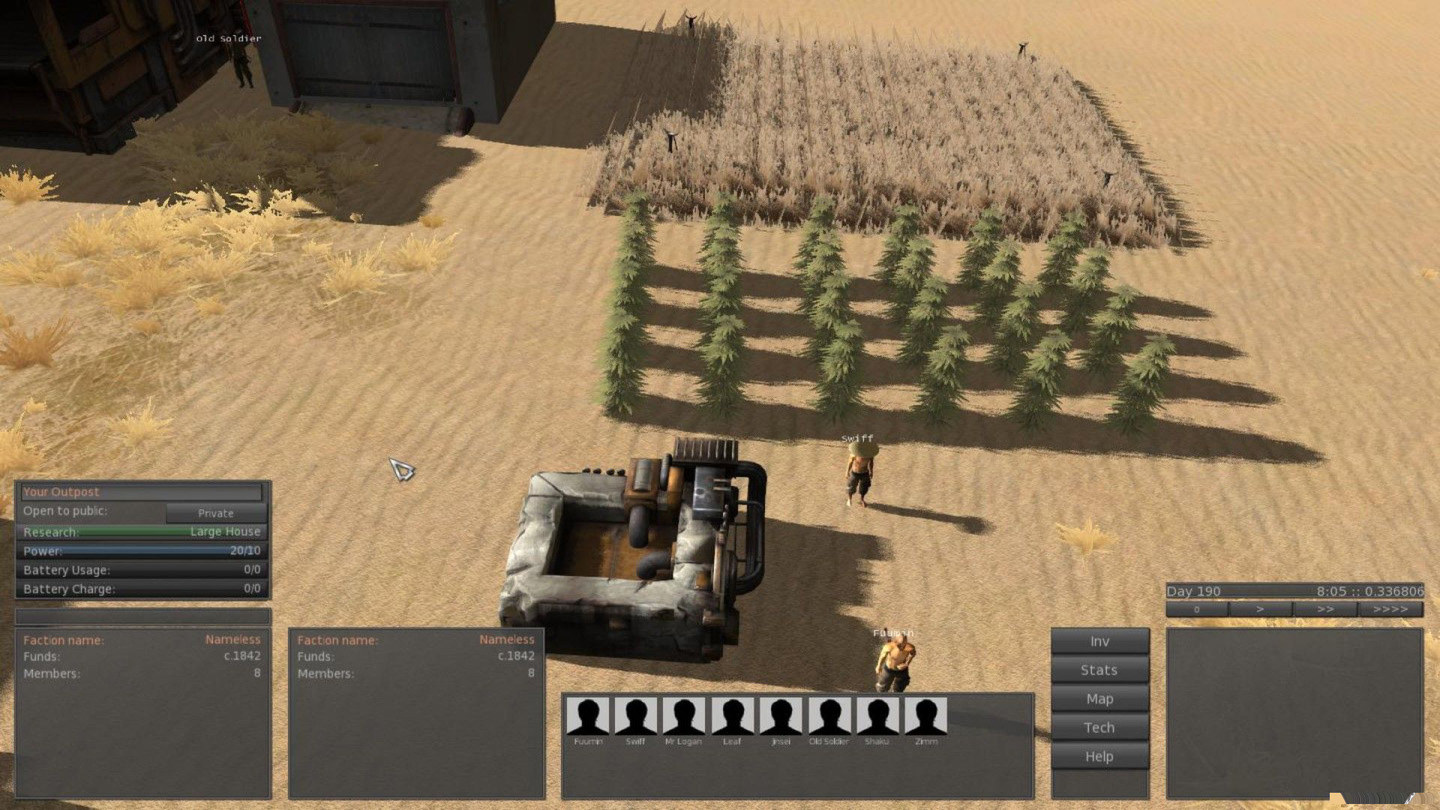Select the Old Soldier portrait

click(x=829, y=717)
